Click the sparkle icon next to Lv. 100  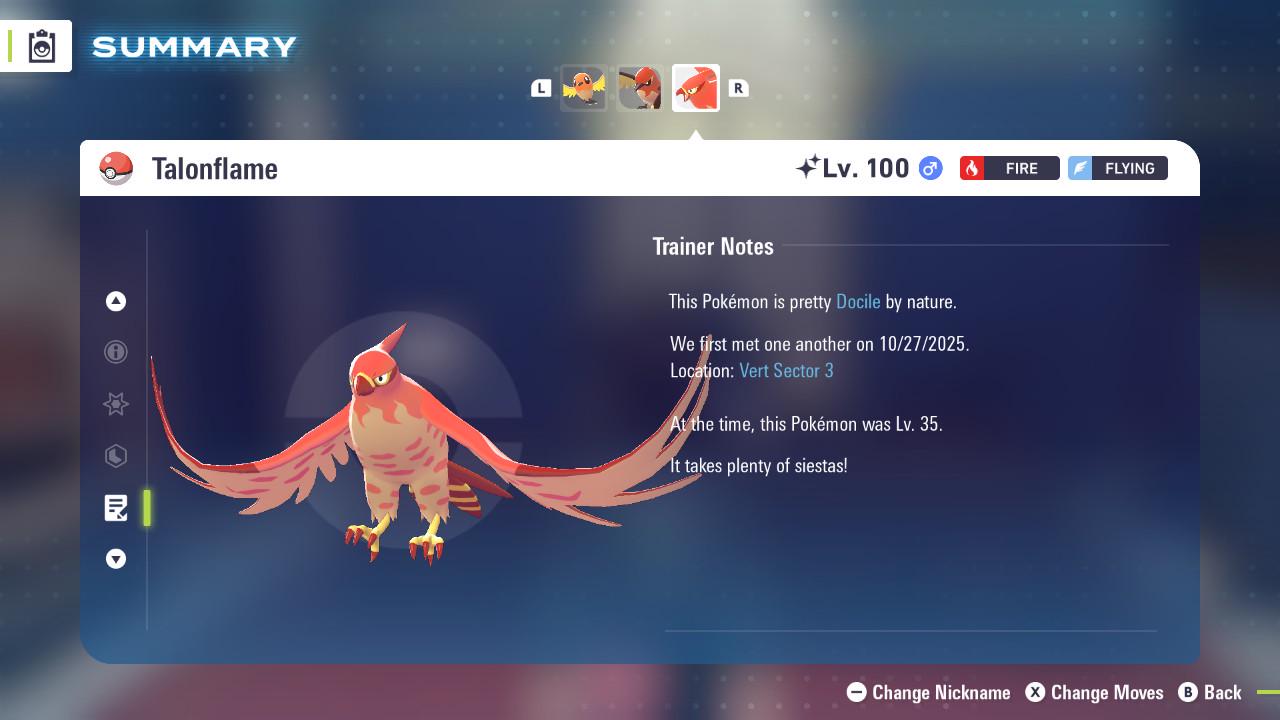tap(812, 166)
